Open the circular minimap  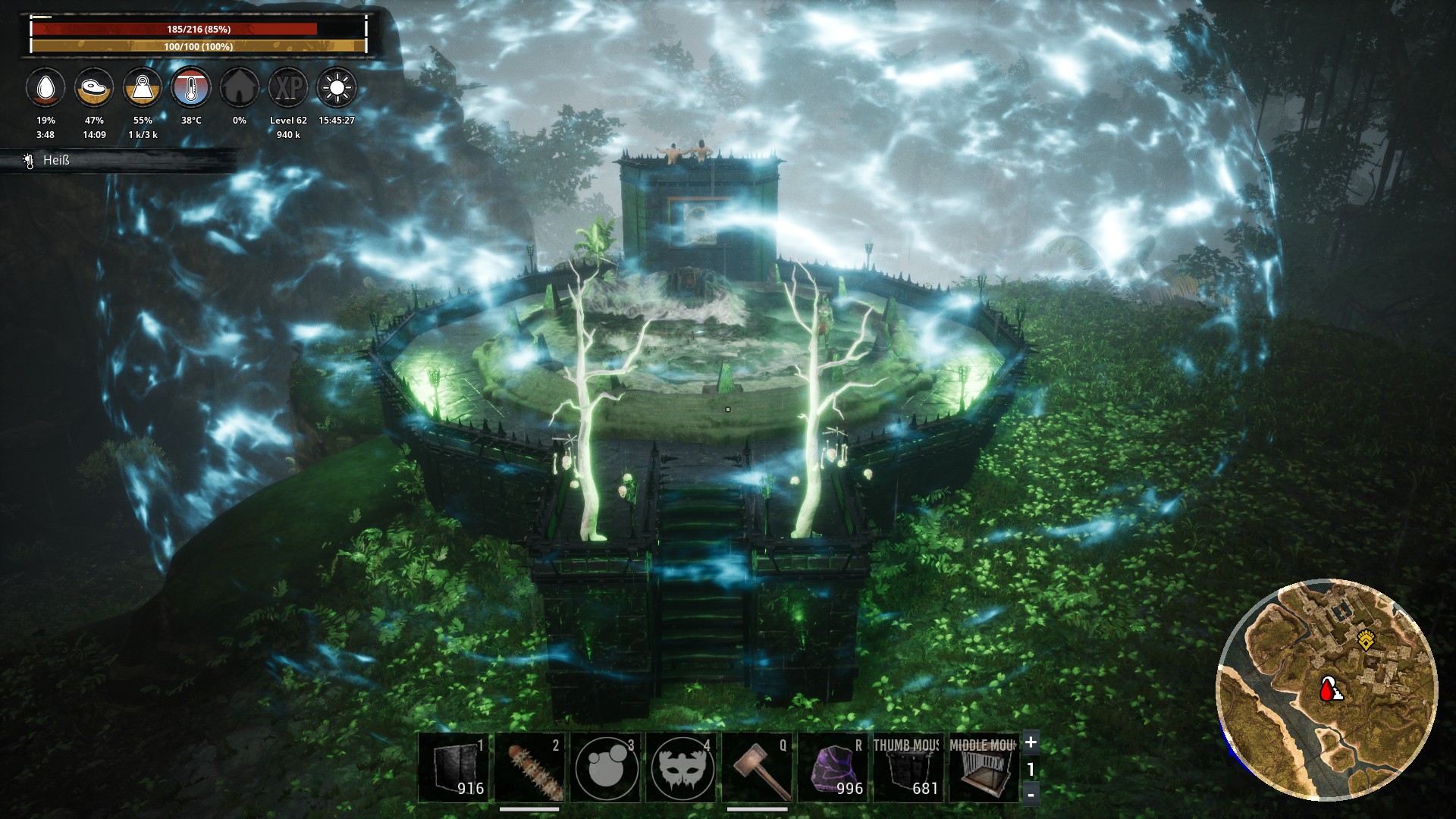tap(1327, 690)
